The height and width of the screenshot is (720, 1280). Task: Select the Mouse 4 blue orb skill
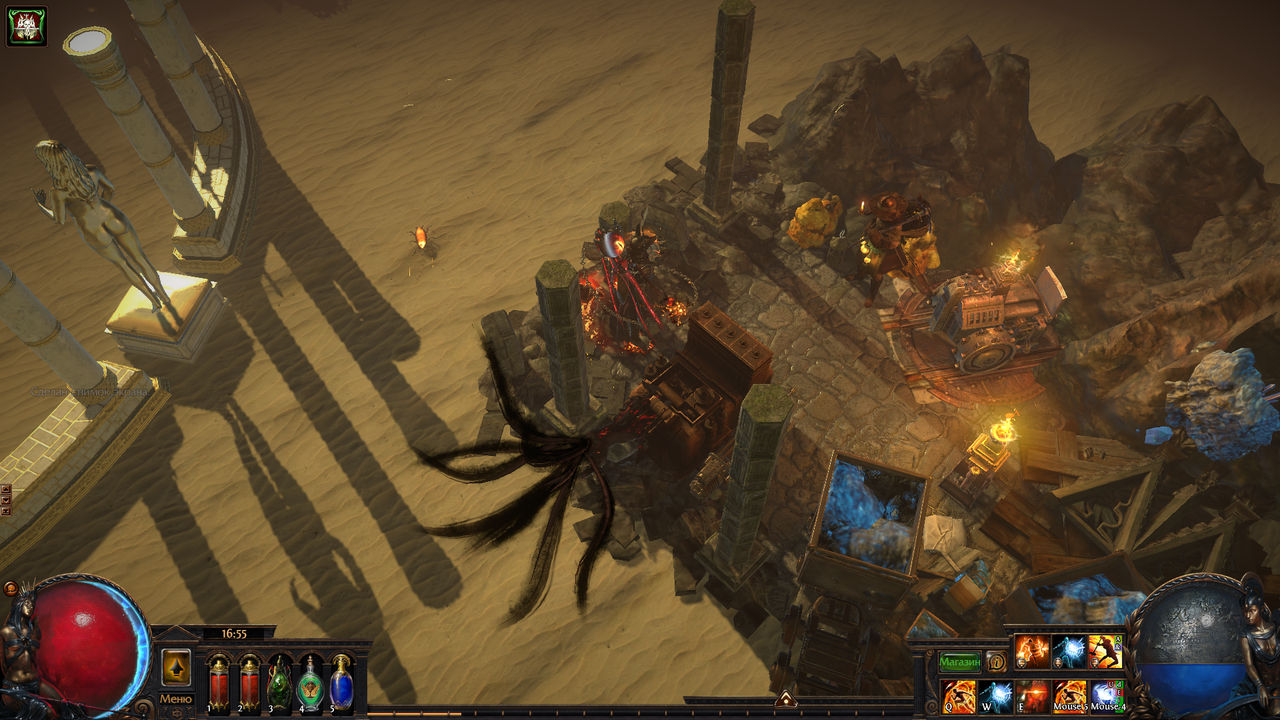(x=1106, y=696)
